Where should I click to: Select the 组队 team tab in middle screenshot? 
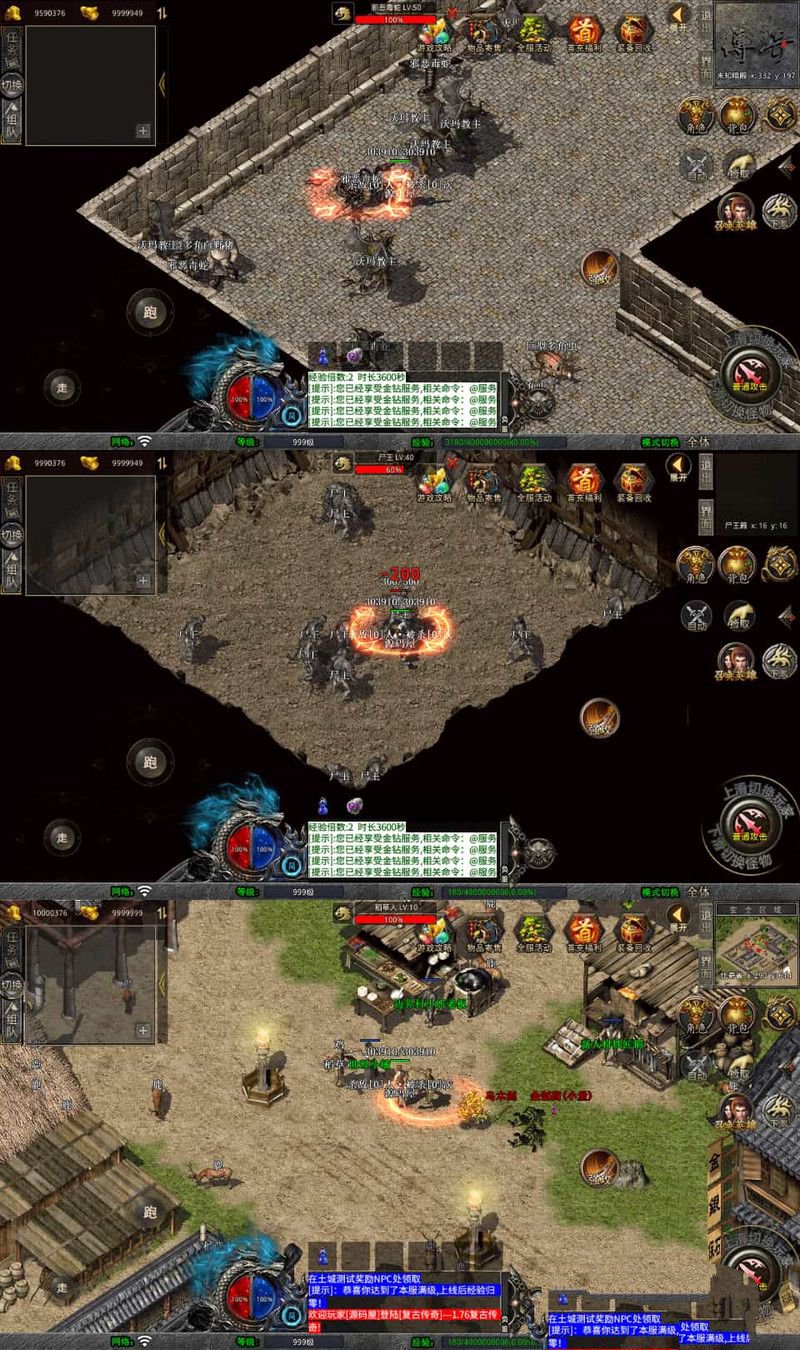tap(12, 573)
